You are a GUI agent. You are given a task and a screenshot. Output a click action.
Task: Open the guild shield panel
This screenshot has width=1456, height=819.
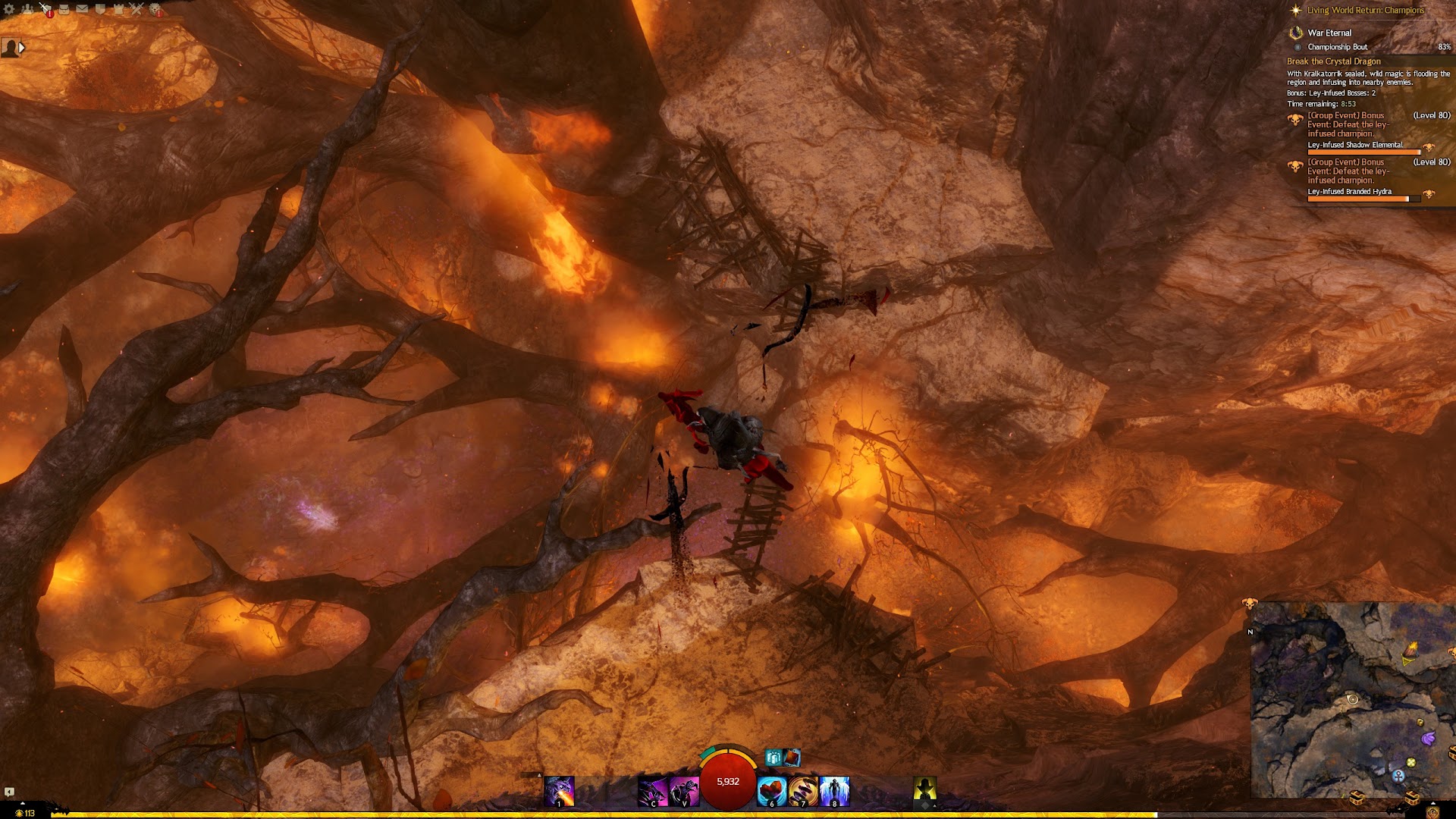tap(100, 9)
